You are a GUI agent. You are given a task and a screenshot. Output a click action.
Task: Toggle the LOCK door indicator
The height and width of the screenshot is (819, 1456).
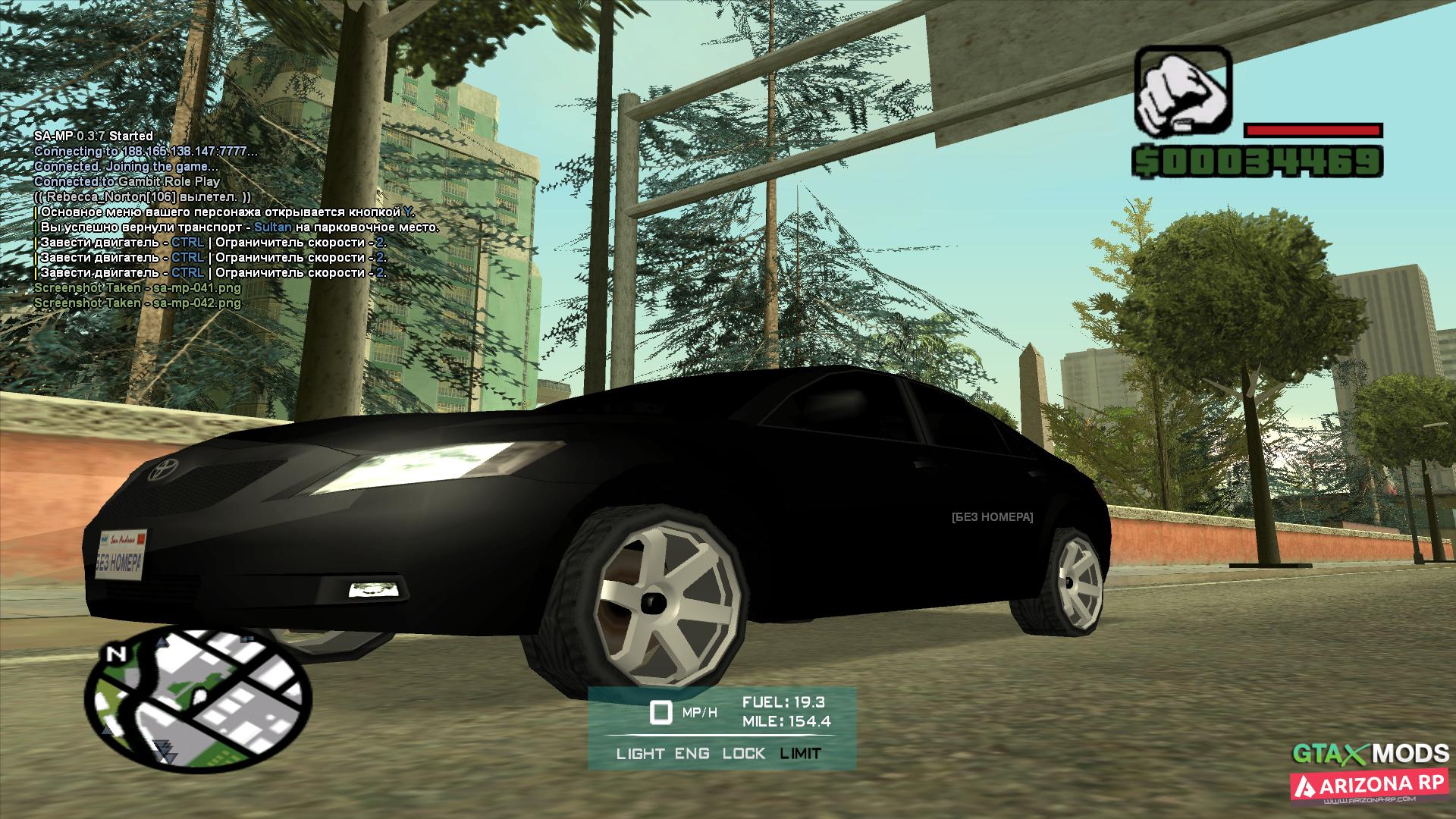(x=743, y=753)
